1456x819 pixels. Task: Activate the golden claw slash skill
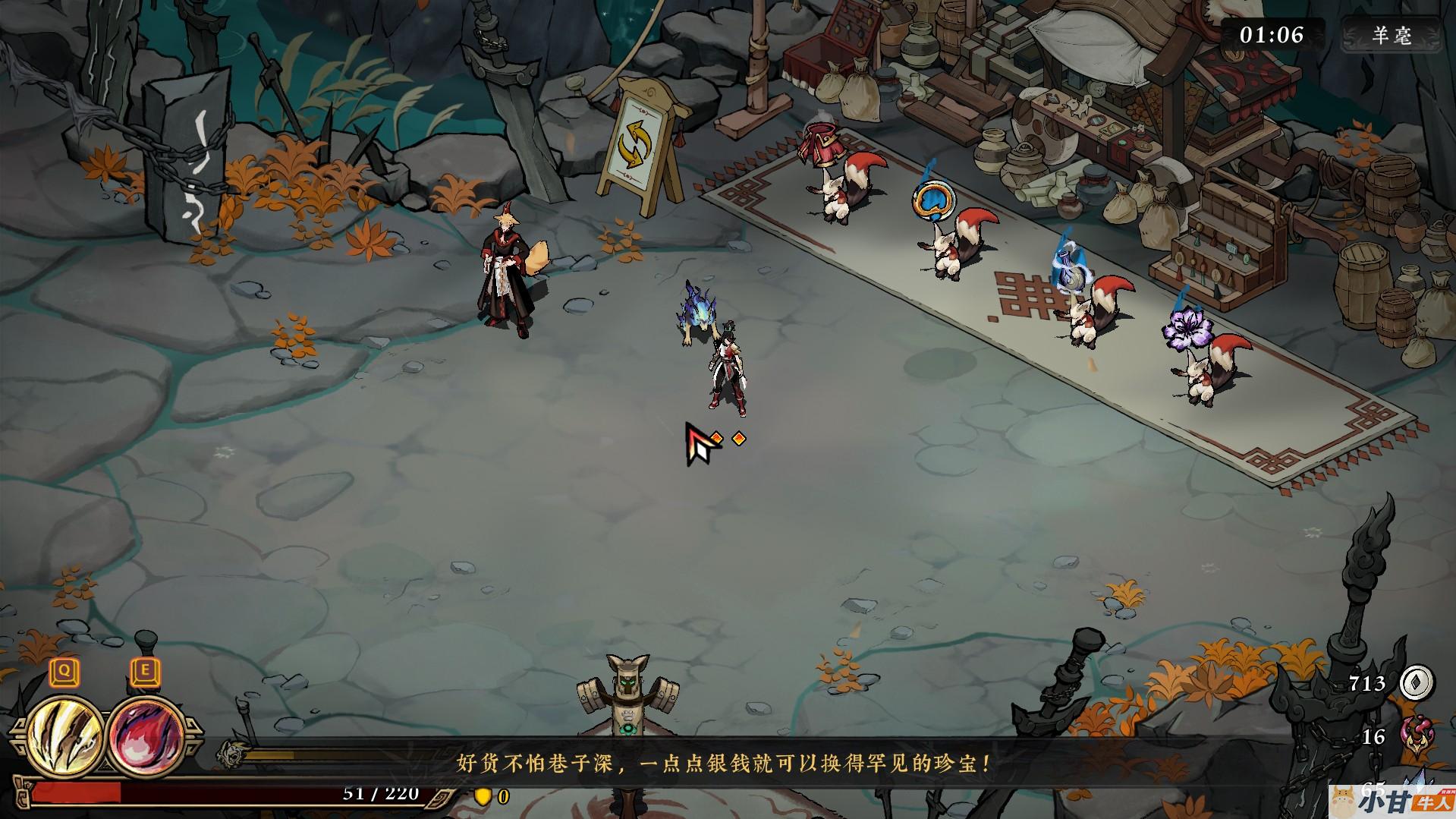[x=65, y=734]
